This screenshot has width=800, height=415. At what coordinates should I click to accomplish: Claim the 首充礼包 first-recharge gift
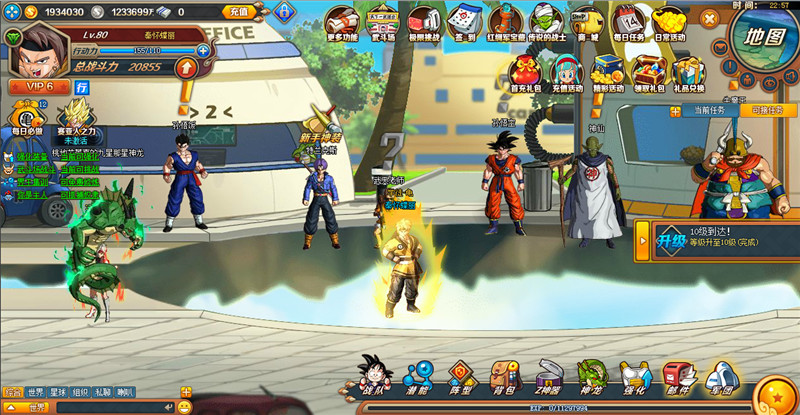pos(525,73)
